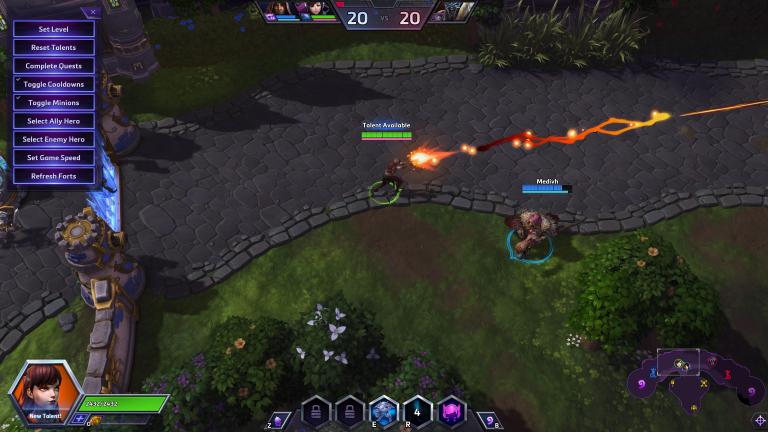Image resolution: width=768 pixels, height=432 pixels.
Task: Click the Refresh Forts button
Action: [x=54, y=176]
